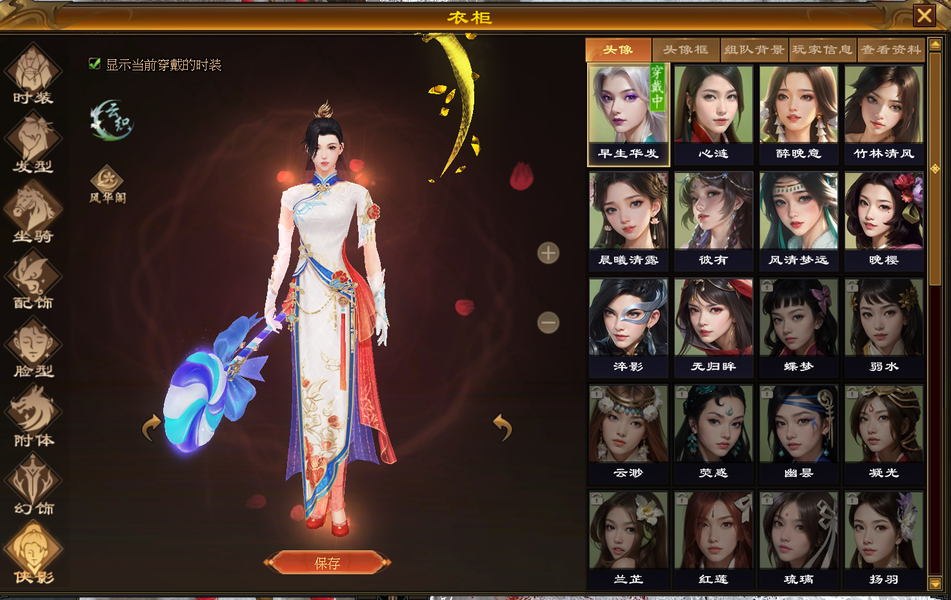Close the 衣柜 wardrobe window

923,16
